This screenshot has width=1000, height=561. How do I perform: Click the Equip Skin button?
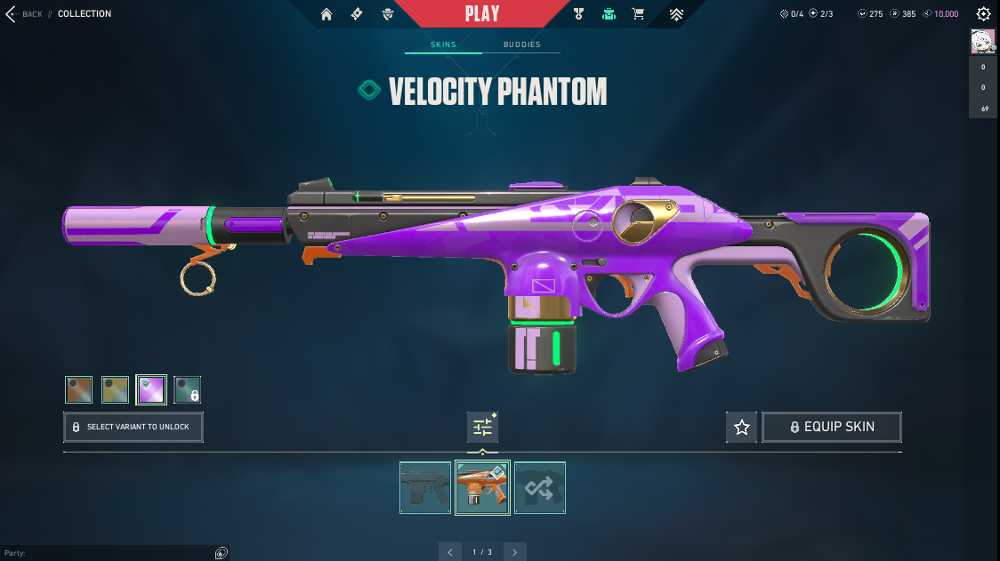(x=832, y=427)
